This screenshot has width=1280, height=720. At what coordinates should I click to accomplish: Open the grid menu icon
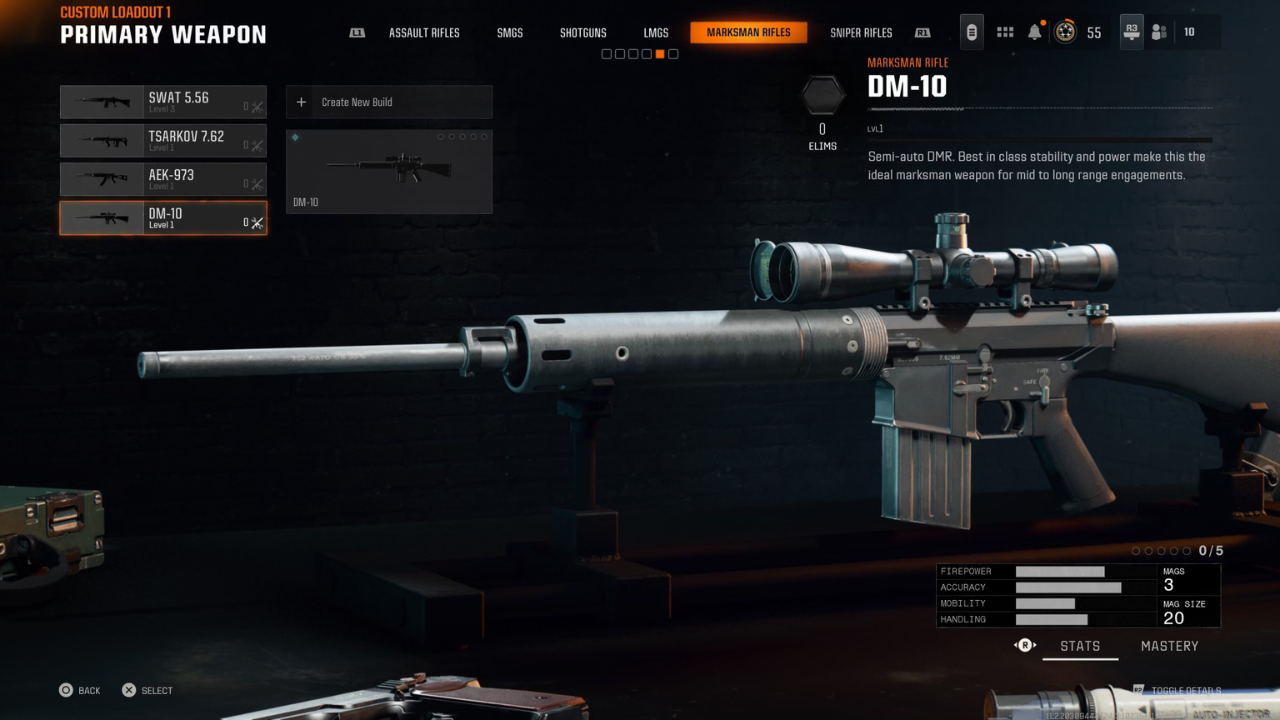1005,32
